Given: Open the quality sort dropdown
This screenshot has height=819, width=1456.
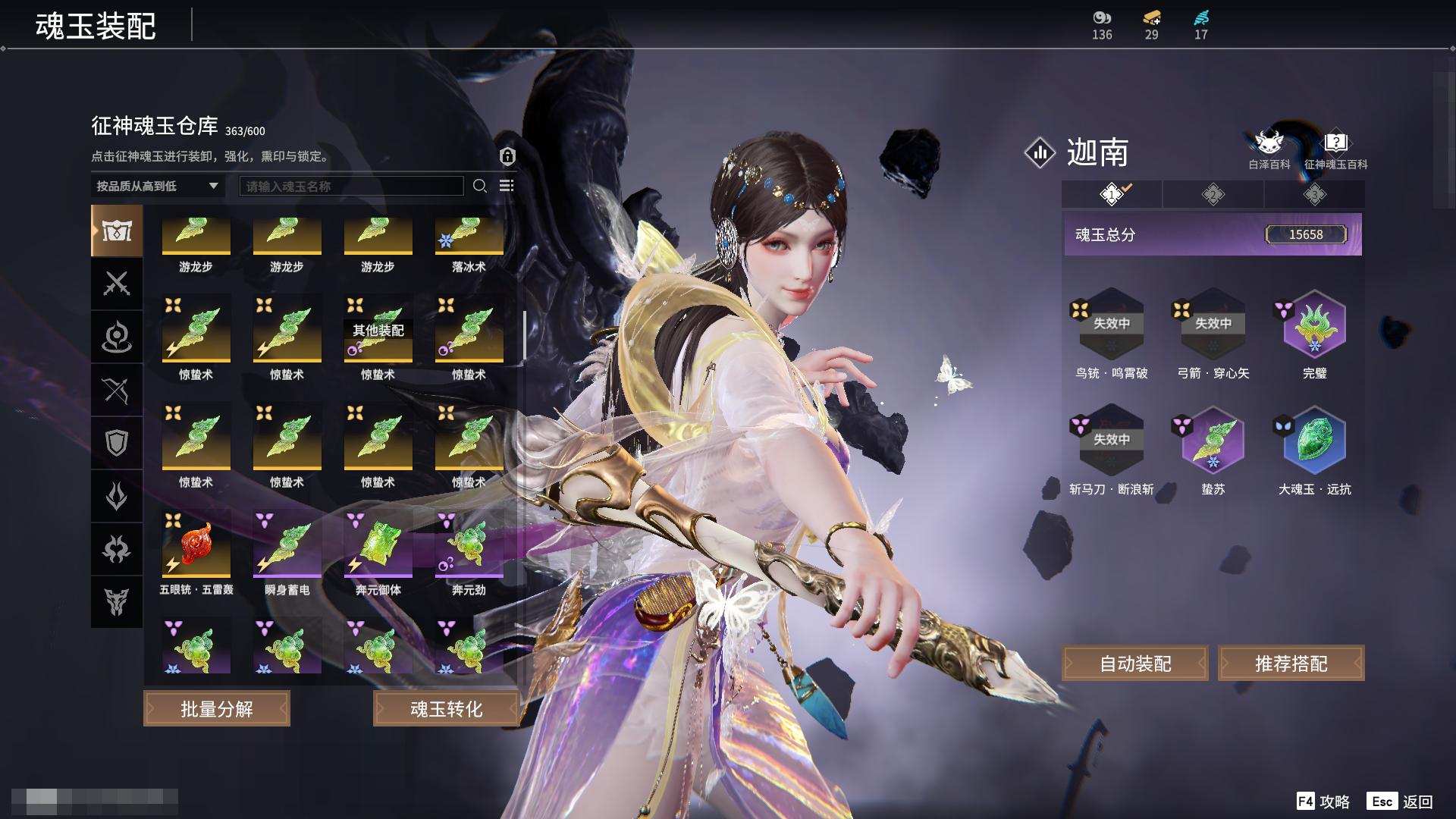Looking at the screenshot, I should (x=157, y=186).
